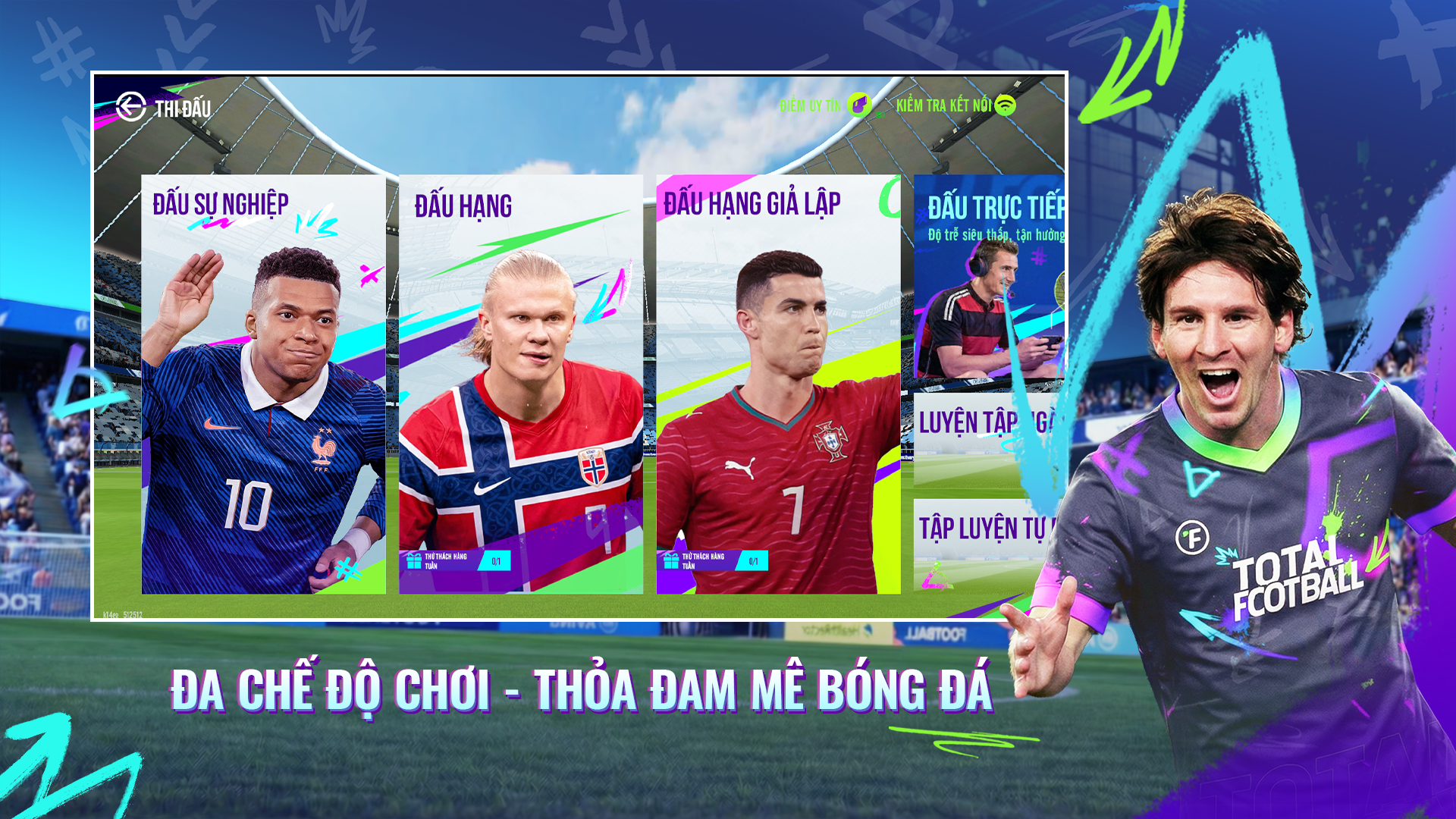Viewport: 1456px width, 819px height.
Task: Select the gift icon on Đấu Hạng card
Action: pos(413,561)
